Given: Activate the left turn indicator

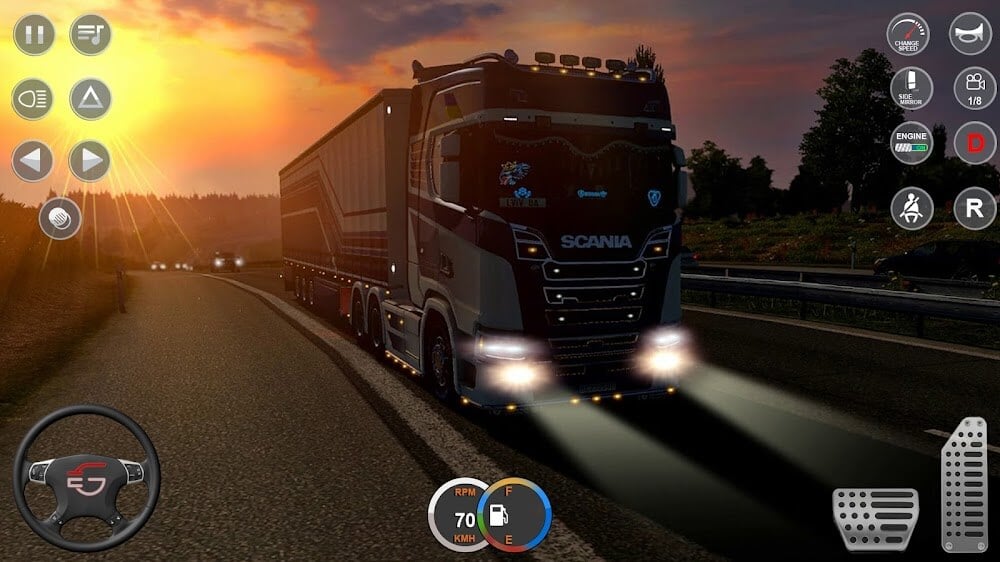Looking at the screenshot, I should pyautogui.click(x=33, y=161).
